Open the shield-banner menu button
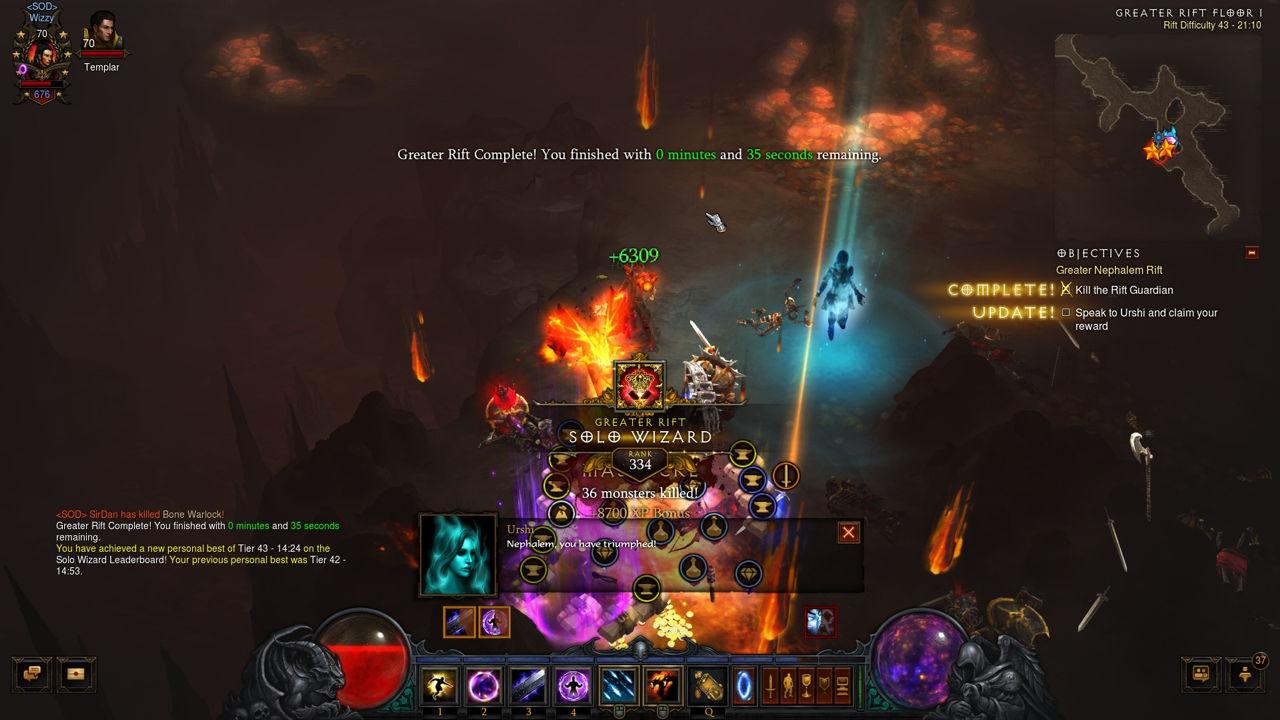Viewport: 1280px width, 720px height. coord(825,686)
